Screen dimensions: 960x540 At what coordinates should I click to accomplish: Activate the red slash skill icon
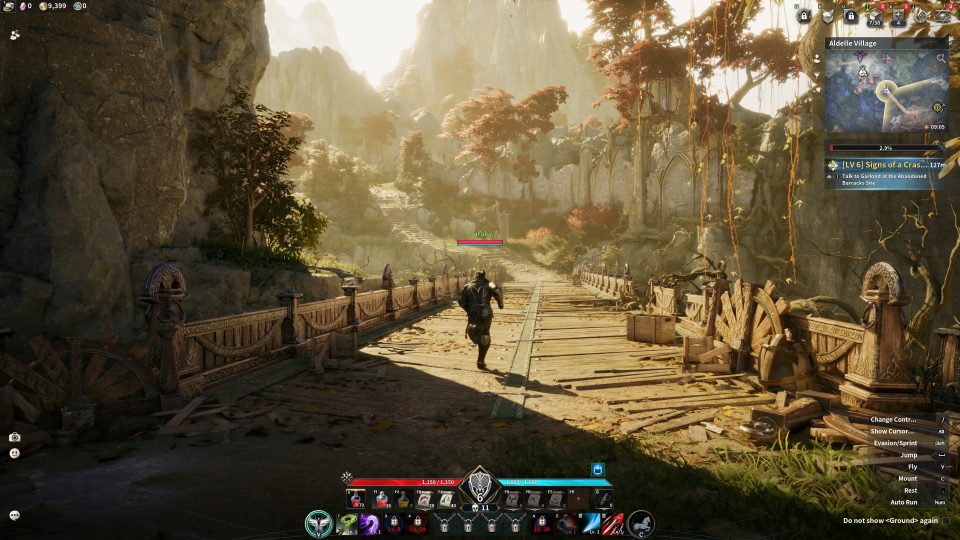pos(612,523)
